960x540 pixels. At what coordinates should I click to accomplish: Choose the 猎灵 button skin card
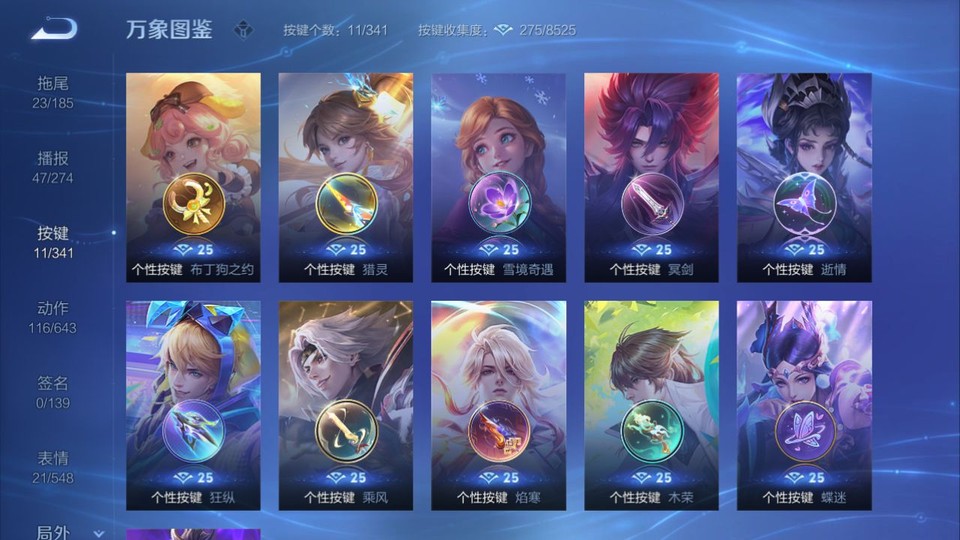click(346, 177)
